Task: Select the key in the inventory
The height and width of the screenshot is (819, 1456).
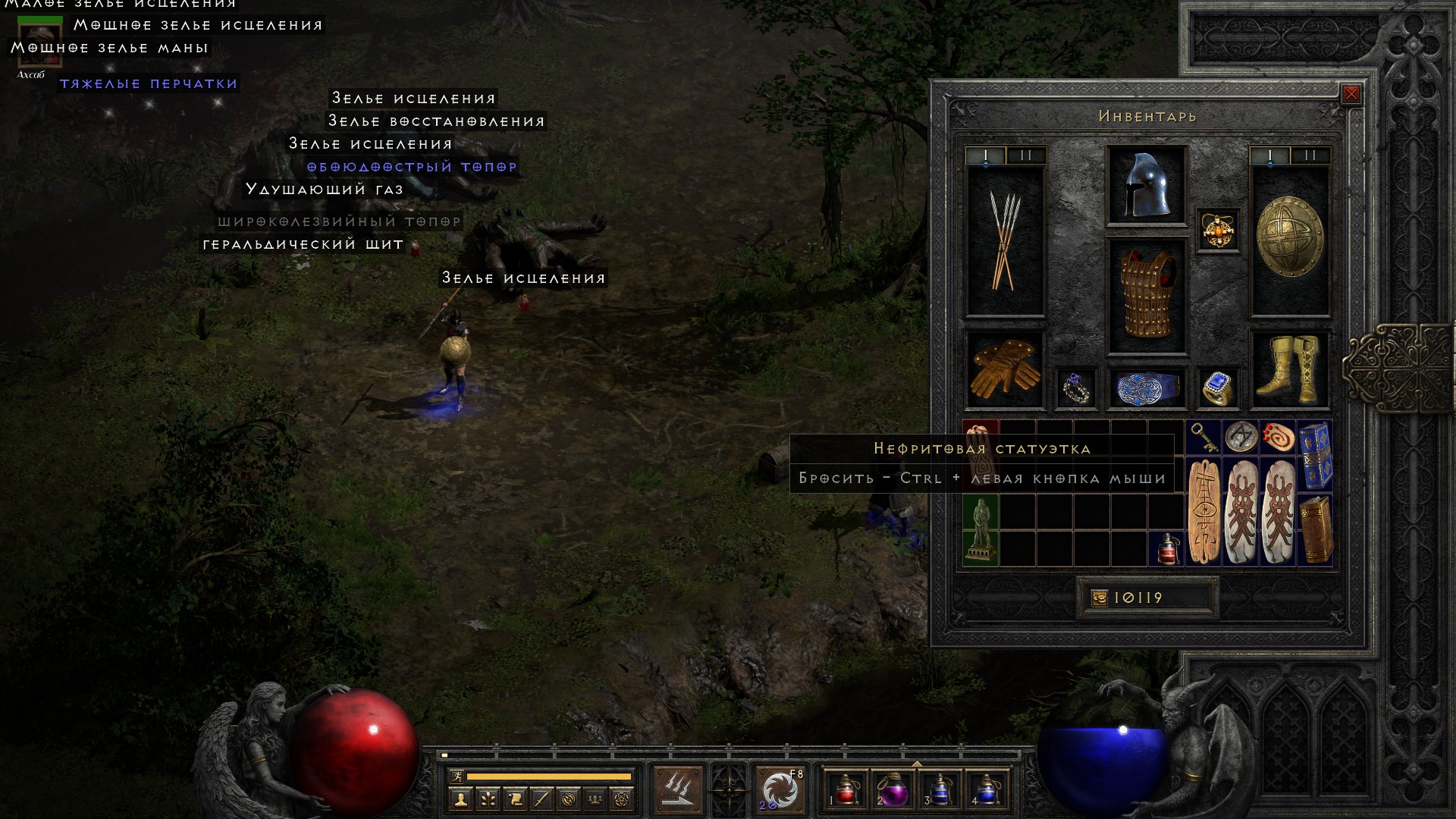Action: point(1203,437)
